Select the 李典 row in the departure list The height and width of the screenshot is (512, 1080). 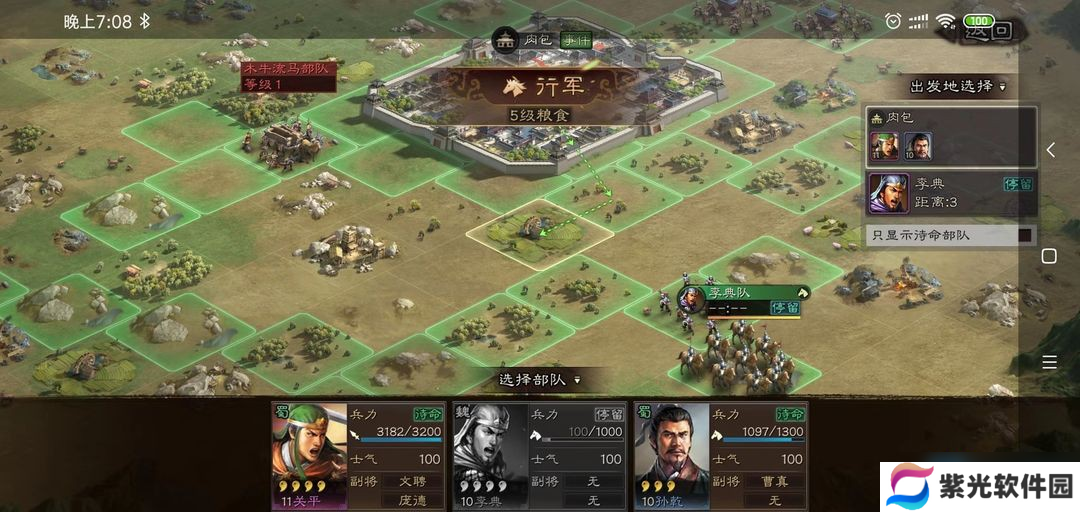pos(950,194)
